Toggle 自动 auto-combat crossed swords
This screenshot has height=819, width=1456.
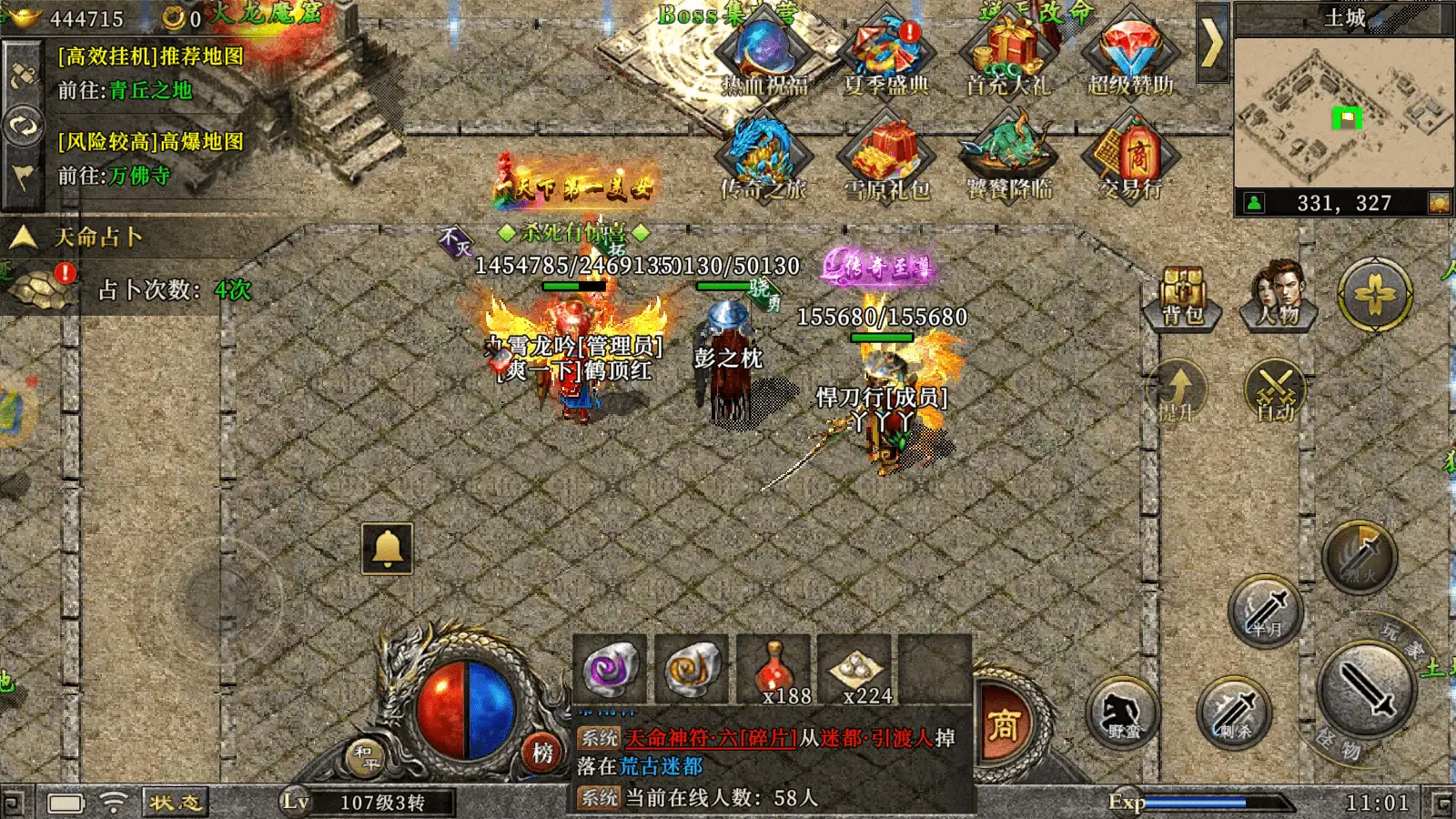(1275, 391)
